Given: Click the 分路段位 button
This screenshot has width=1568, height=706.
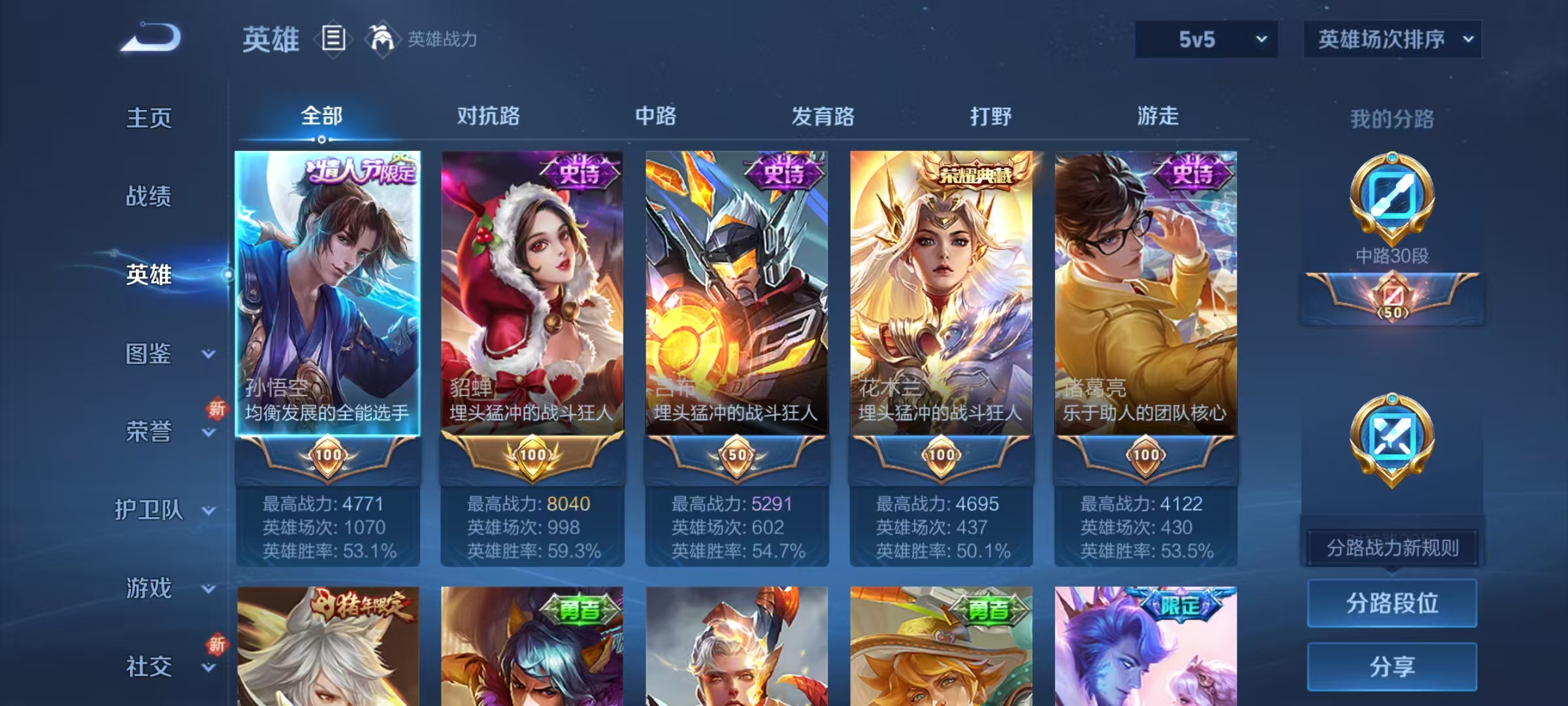Looking at the screenshot, I should (1392, 603).
